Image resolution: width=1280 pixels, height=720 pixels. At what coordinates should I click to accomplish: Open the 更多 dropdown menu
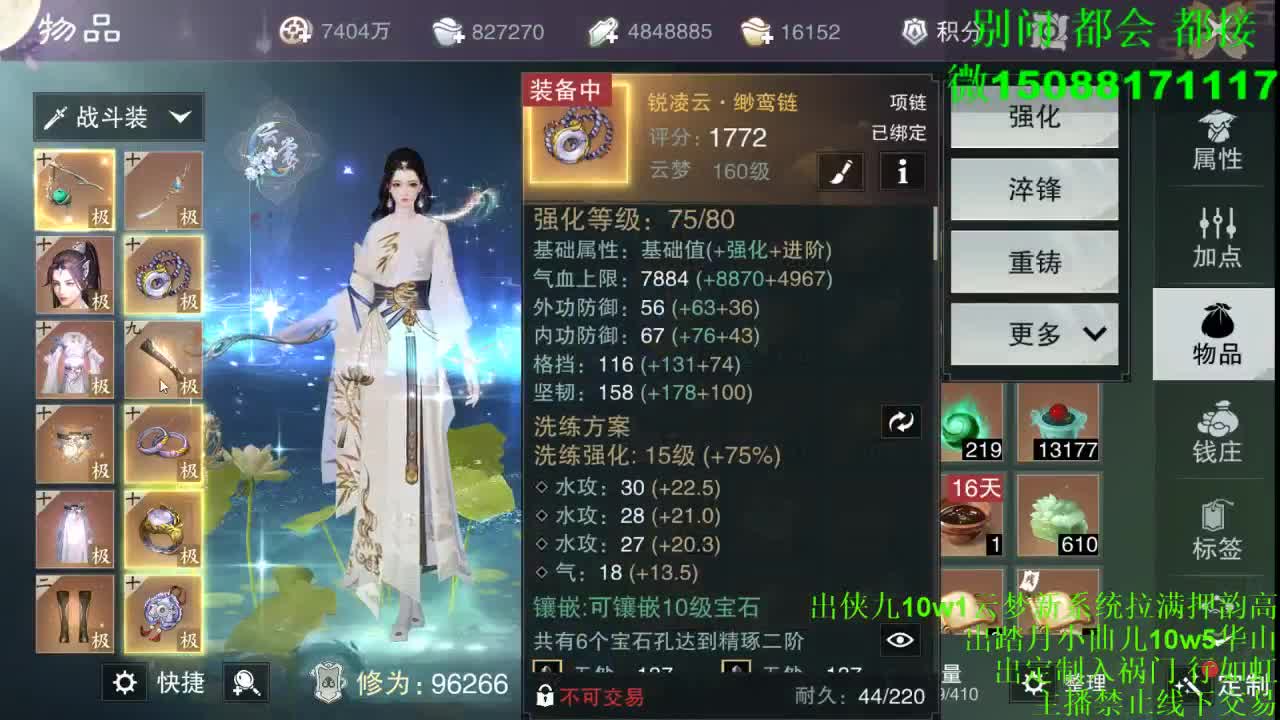tap(1033, 334)
